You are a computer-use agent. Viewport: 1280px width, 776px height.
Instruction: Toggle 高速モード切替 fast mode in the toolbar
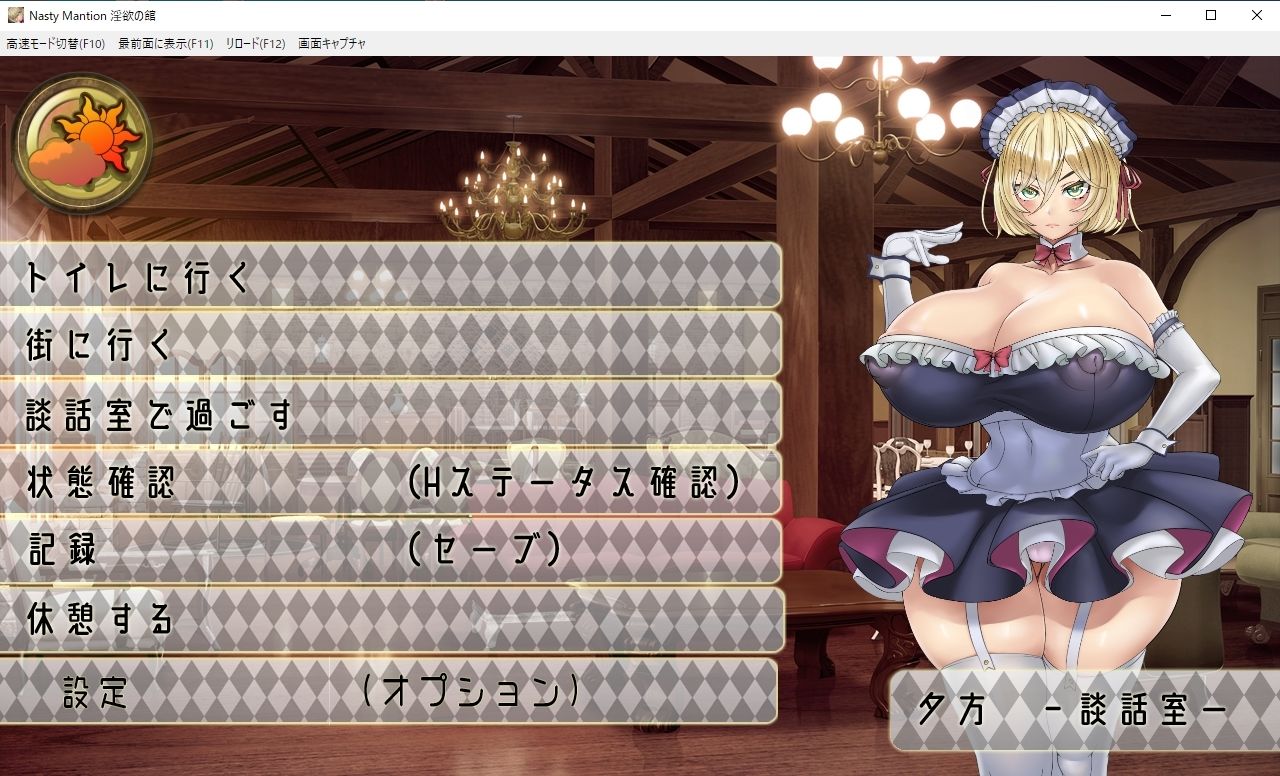pyautogui.click(x=55, y=43)
